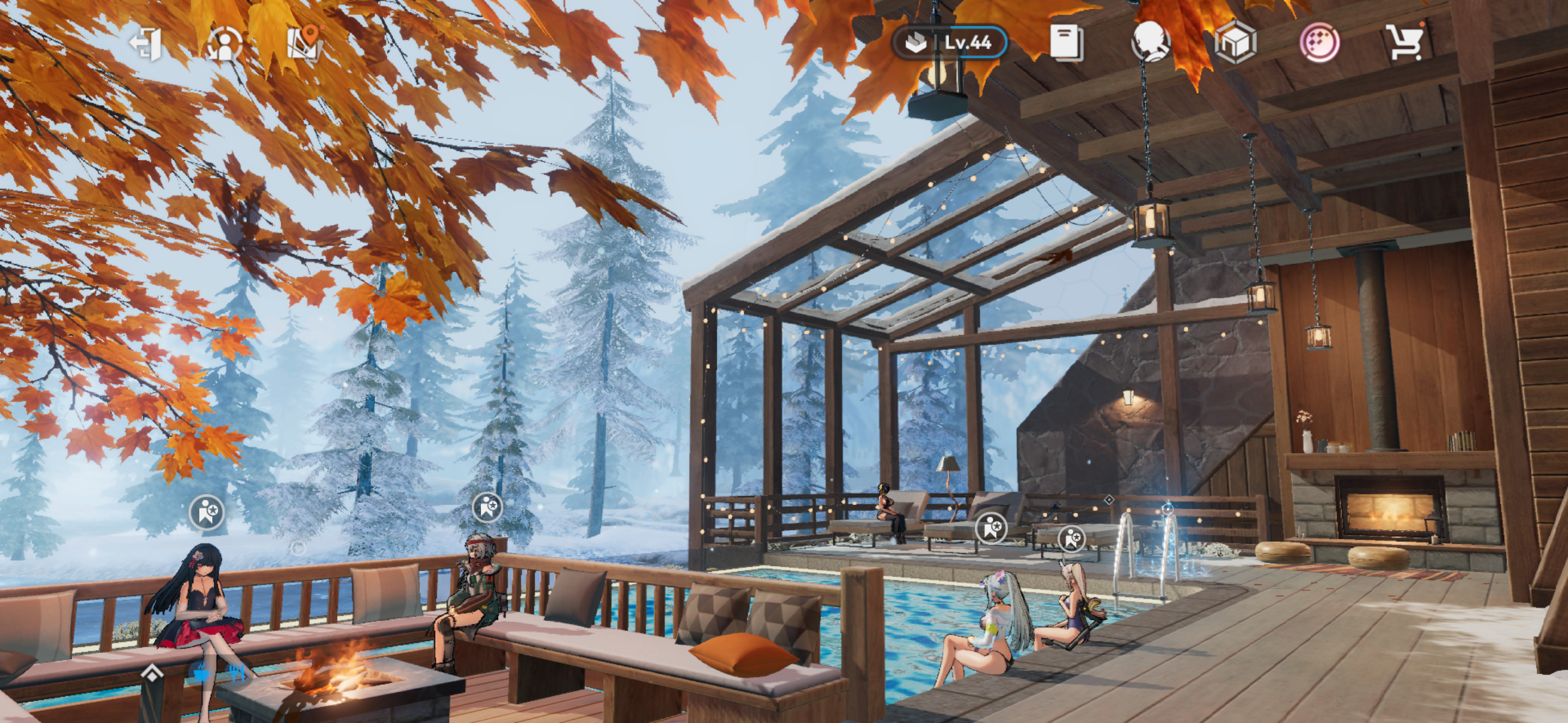Open the hexagonal cube storage icon
The height and width of the screenshot is (723, 1568).
click(x=1235, y=43)
